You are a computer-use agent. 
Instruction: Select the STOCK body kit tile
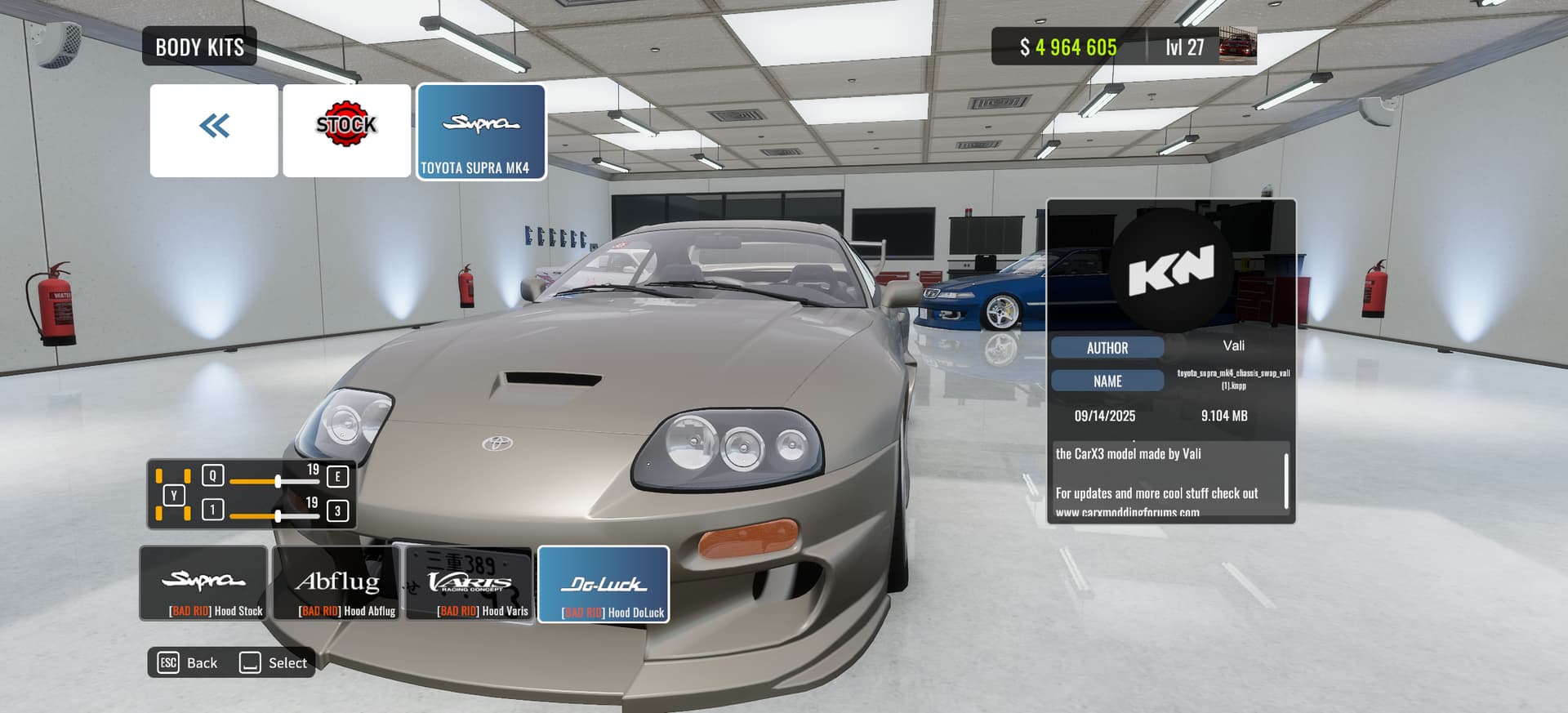pos(346,130)
